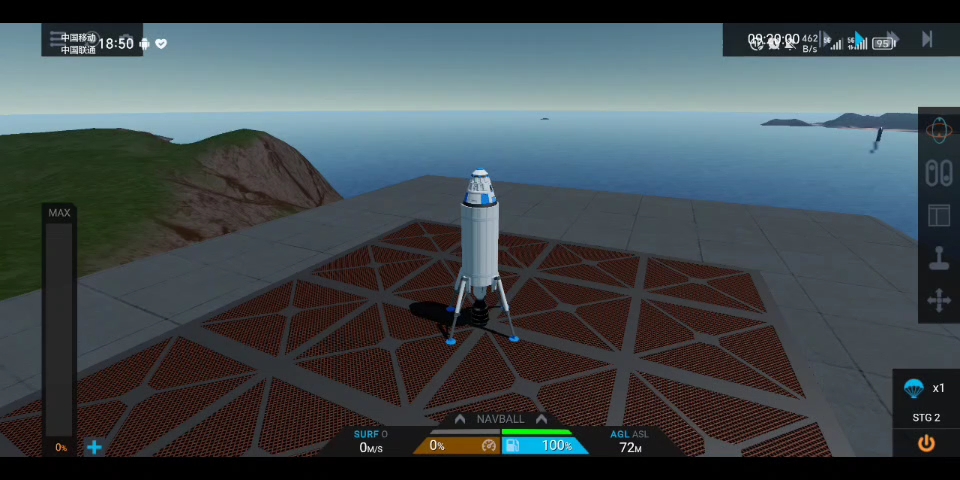Toggle the four-arrow translation mode icon
This screenshot has width=960, height=480.
pos(938,301)
